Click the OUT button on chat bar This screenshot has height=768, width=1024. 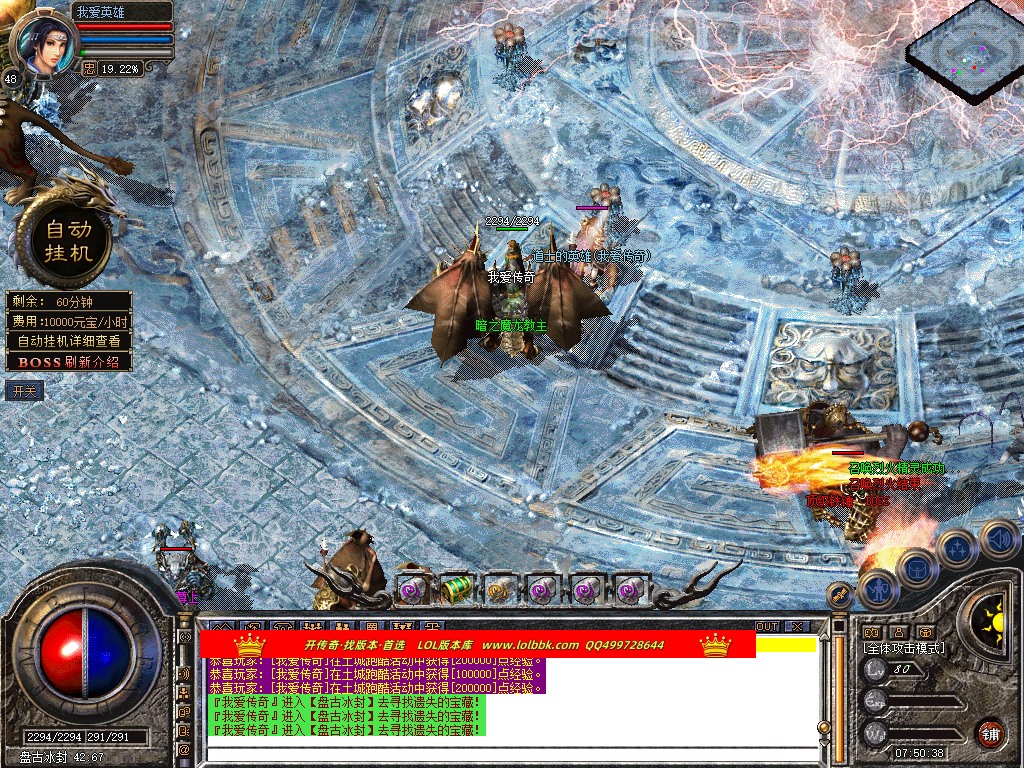(x=766, y=627)
